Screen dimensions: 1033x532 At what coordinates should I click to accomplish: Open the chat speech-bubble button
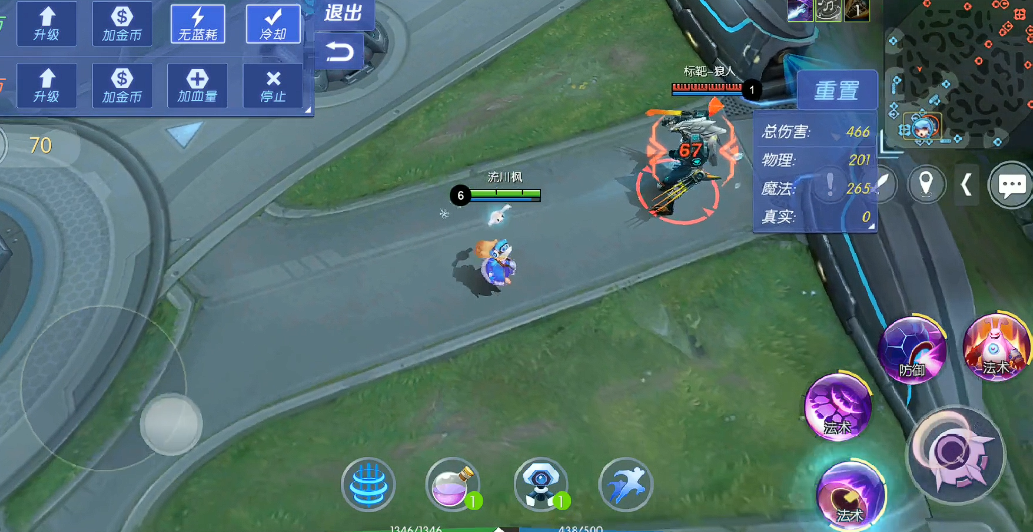(x=1010, y=184)
